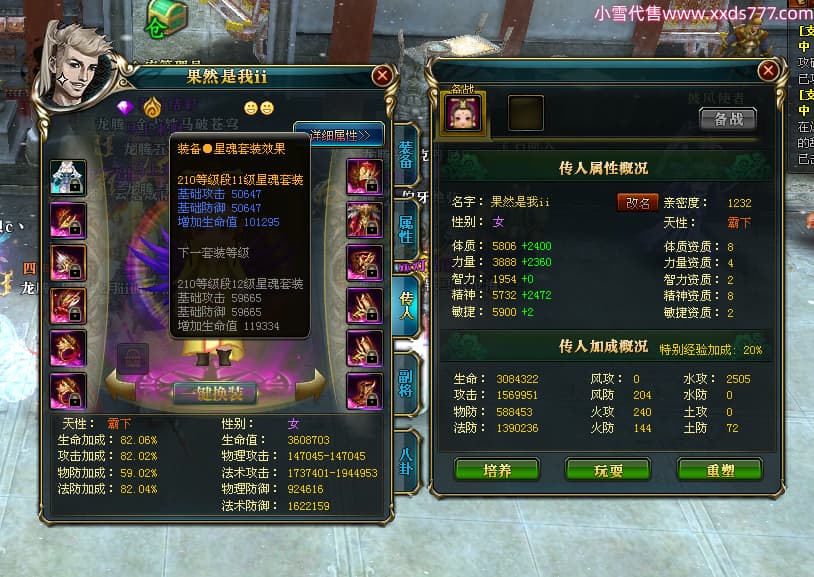Select the heir girl portrait slot
This screenshot has height=577, width=814.
click(x=462, y=112)
